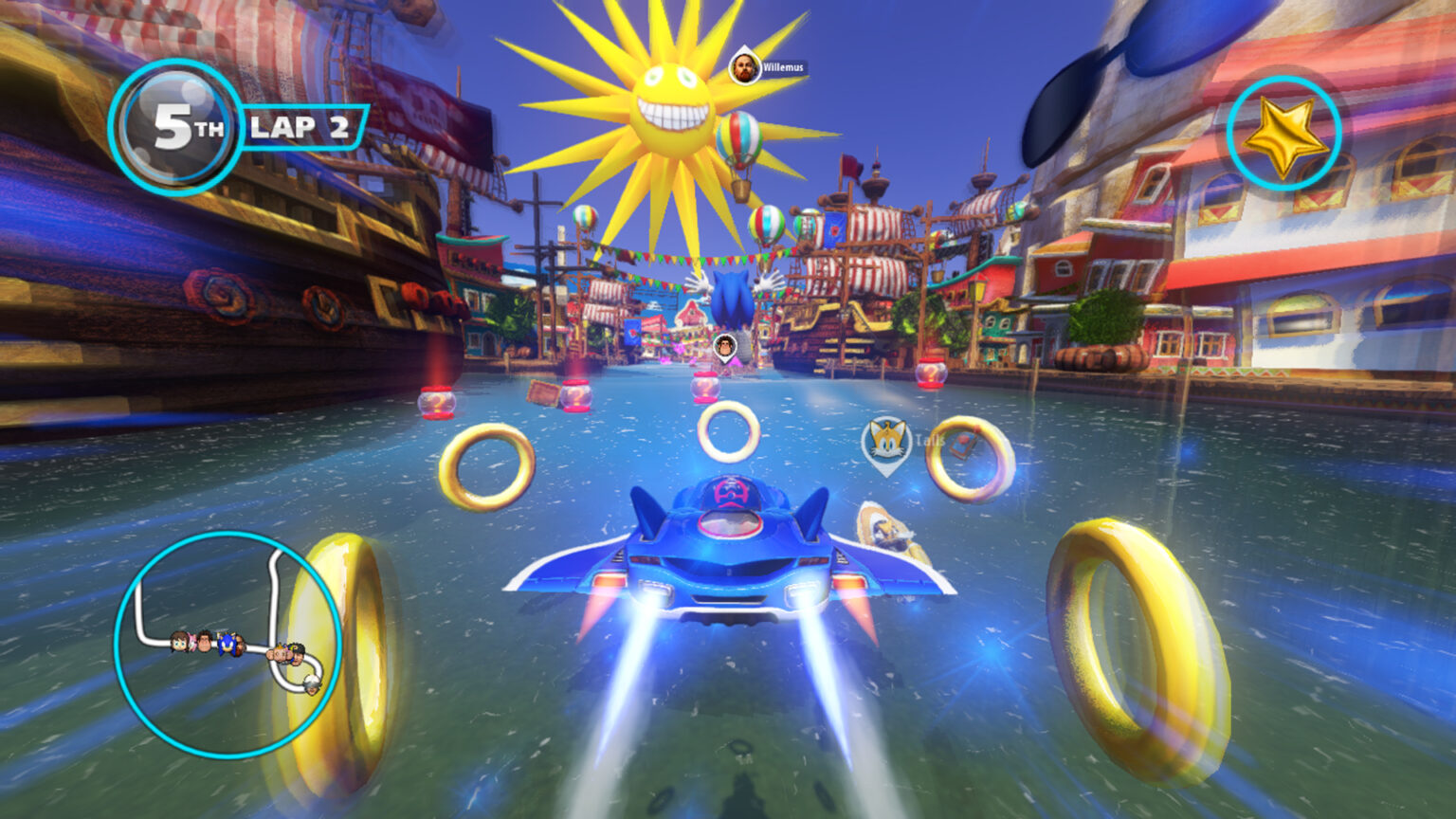This screenshot has width=1456, height=819.
Task: Select the Sonic icon on the minimap
Action: click(x=227, y=644)
